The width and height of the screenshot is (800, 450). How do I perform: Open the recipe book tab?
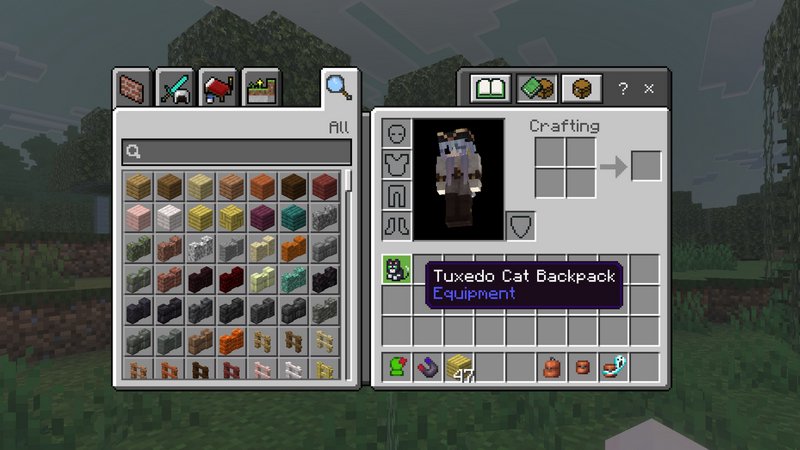point(491,89)
